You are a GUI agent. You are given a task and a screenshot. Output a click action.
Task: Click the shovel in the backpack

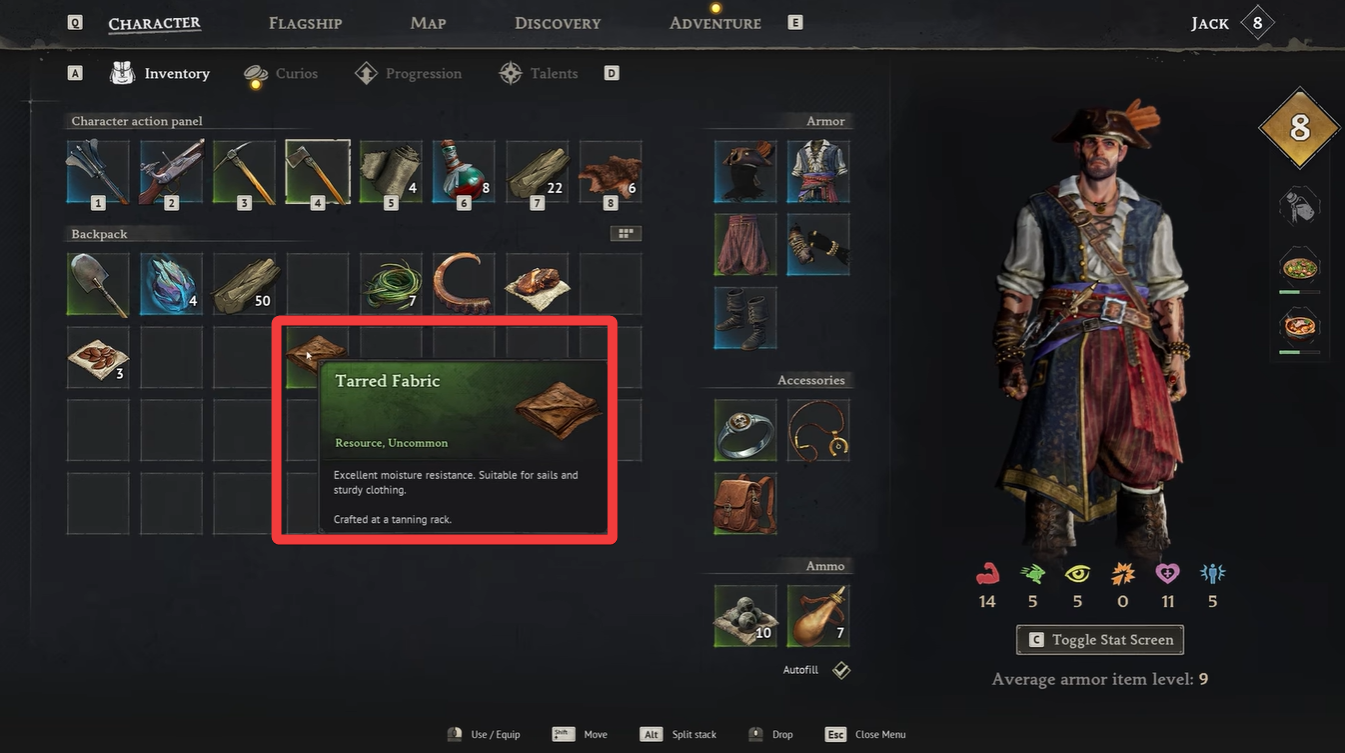click(x=97, y=283)
